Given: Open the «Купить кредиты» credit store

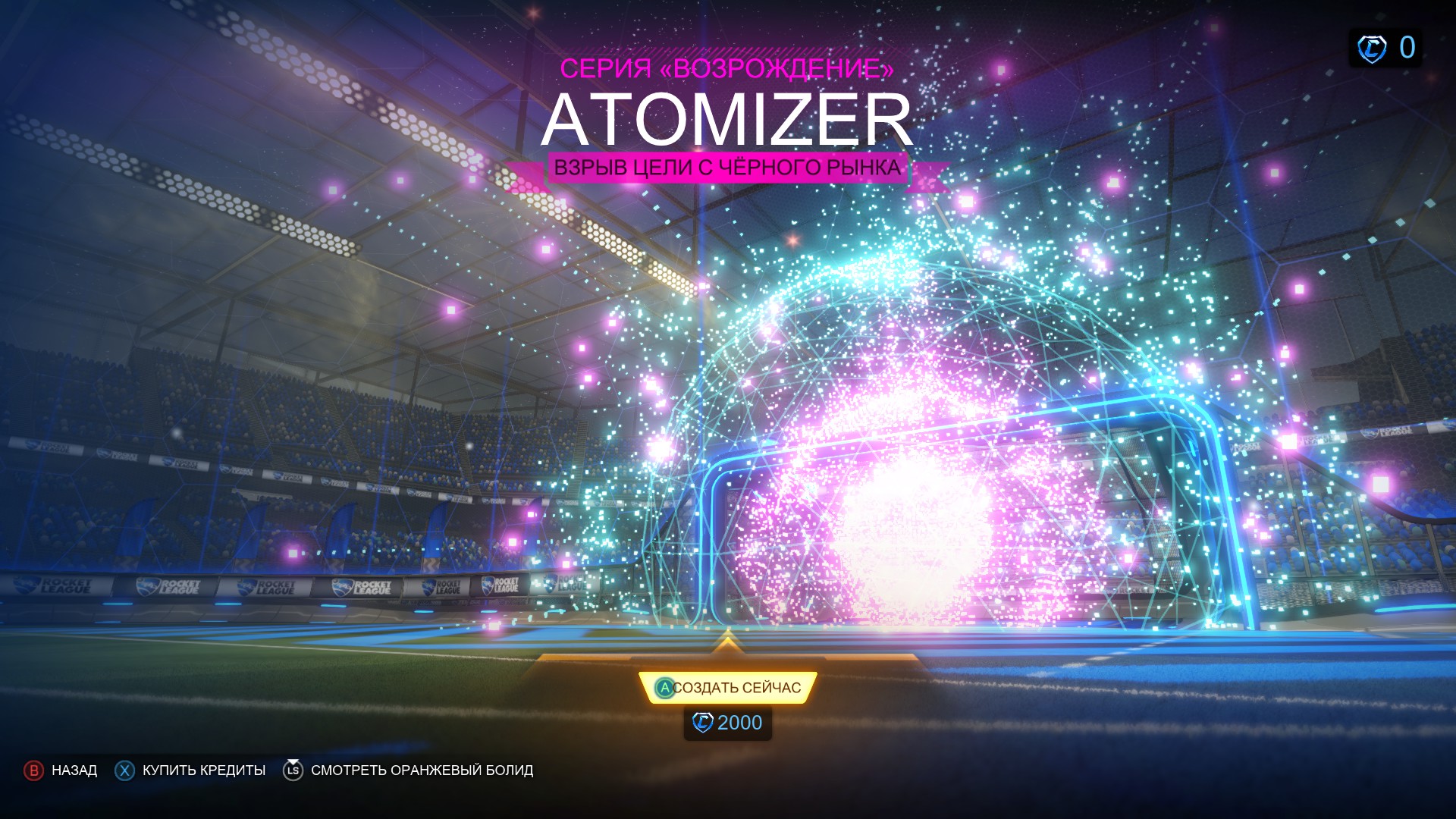Looking at the screenshot, I should coord(190,770).
